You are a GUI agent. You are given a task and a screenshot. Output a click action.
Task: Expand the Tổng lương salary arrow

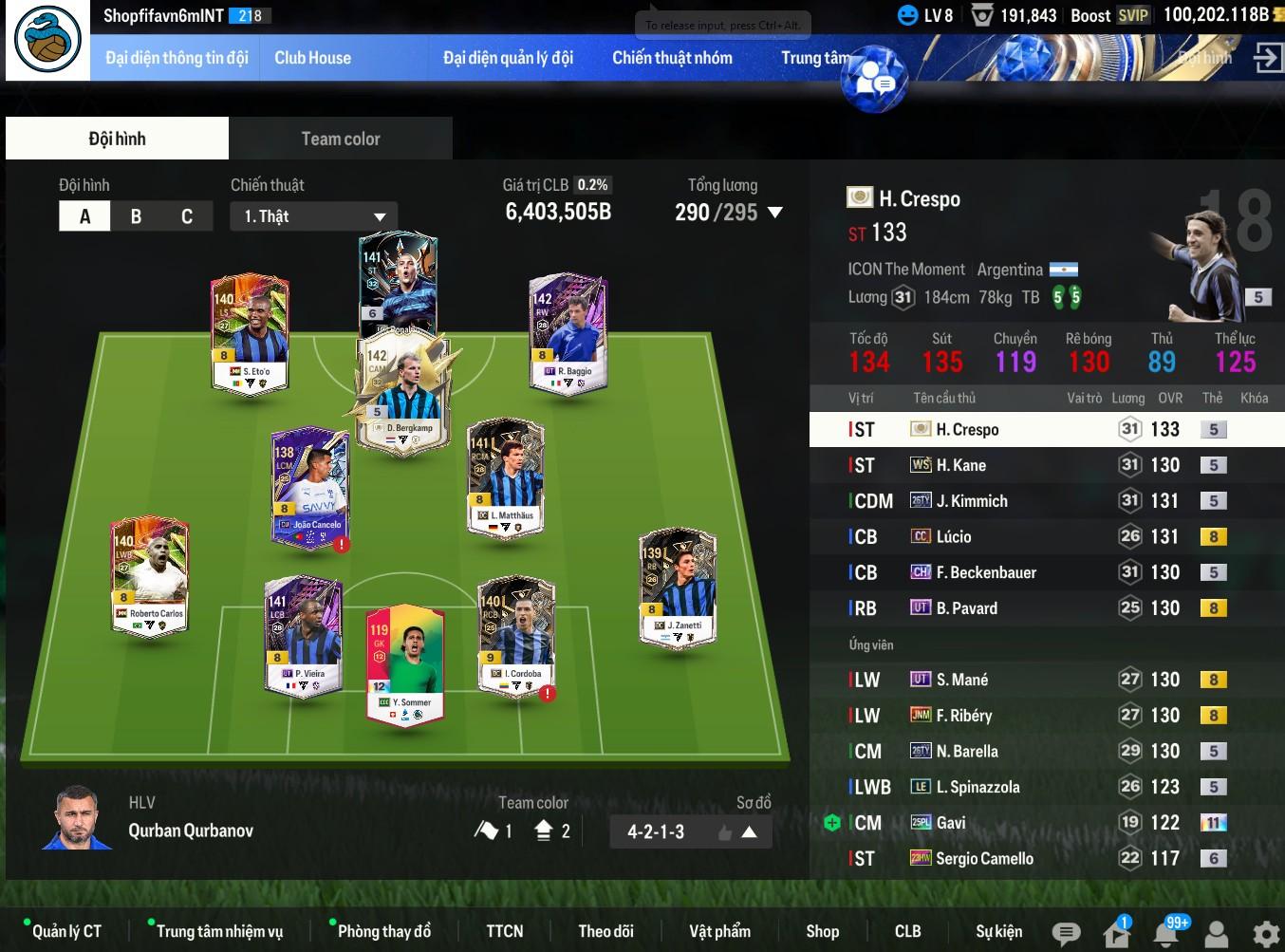coord(775,213)
